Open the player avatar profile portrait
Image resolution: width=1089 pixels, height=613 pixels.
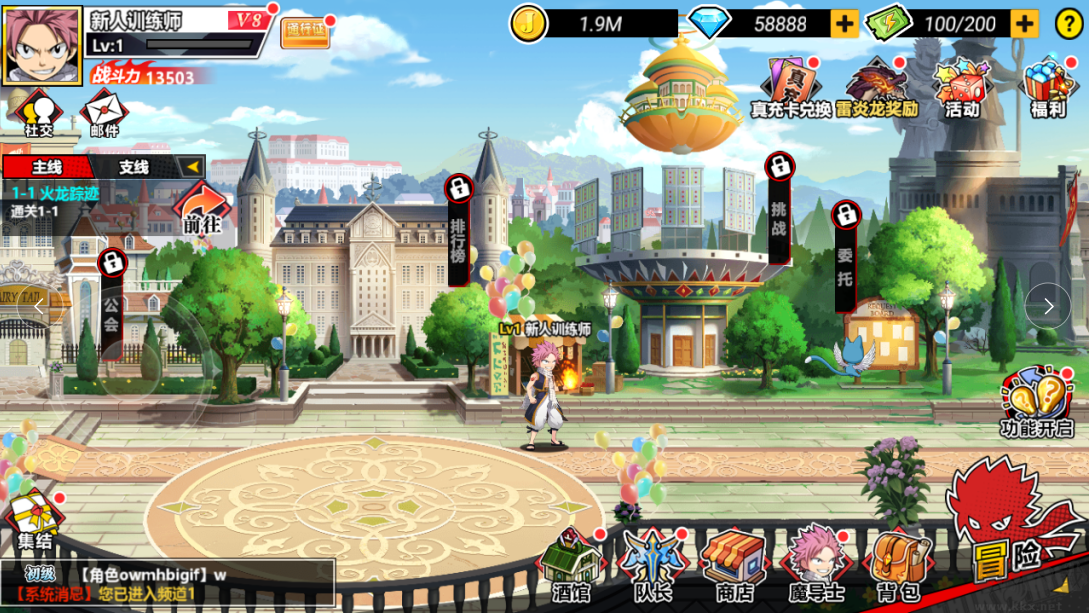tap(42, 46)
